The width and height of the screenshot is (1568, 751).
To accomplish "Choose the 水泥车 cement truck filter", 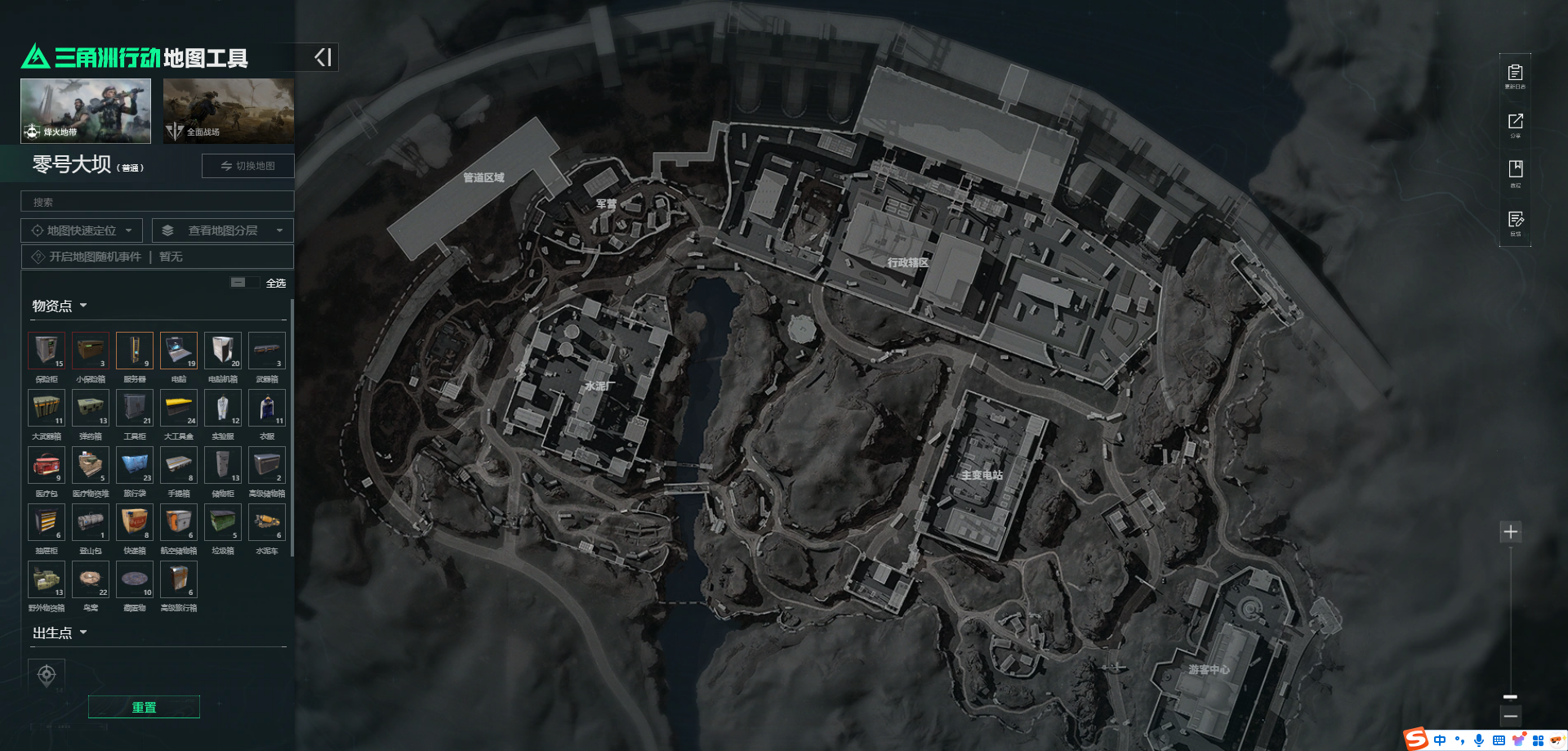I will coord(267,522).
